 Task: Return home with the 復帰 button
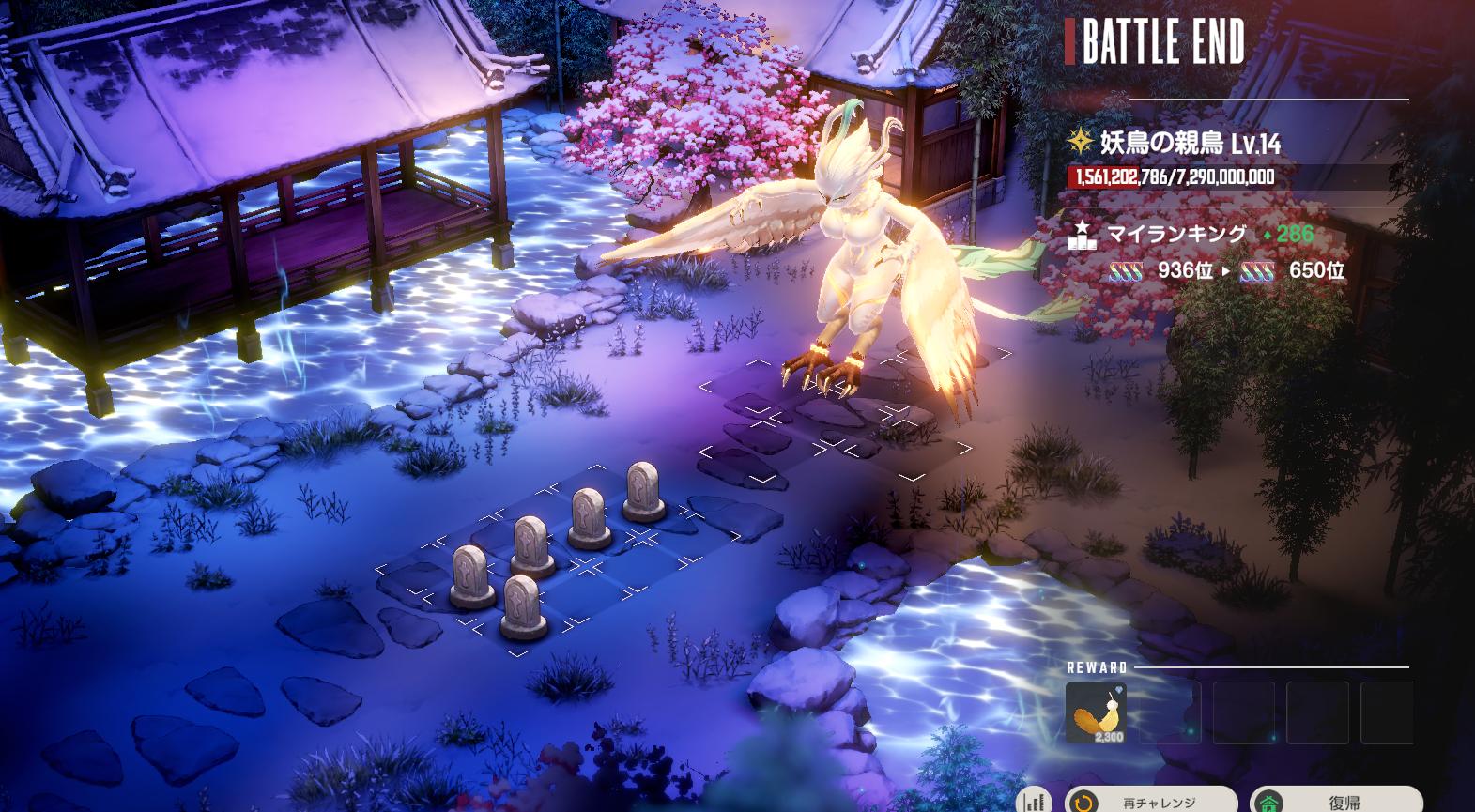click(1336, 801)
